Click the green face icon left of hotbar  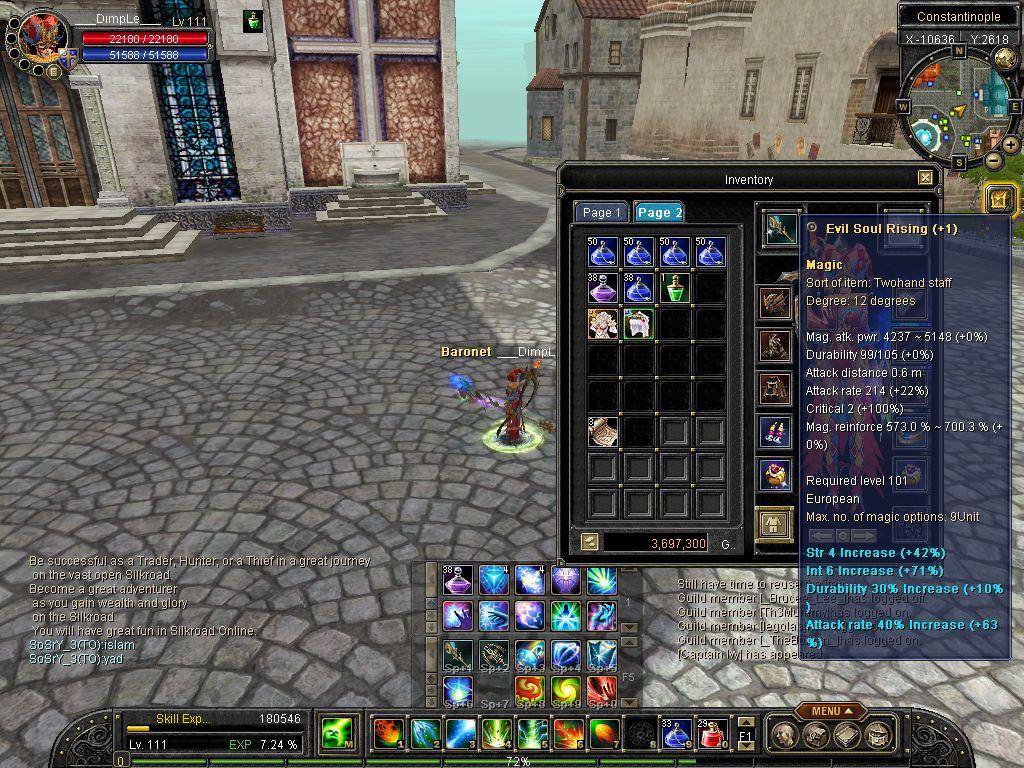337,733
